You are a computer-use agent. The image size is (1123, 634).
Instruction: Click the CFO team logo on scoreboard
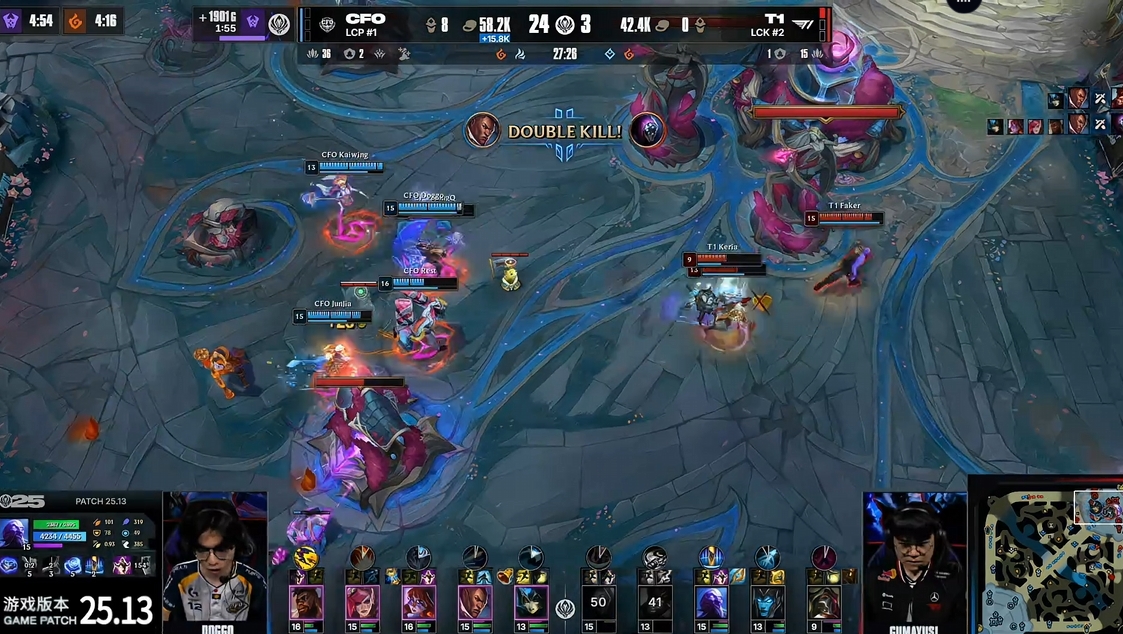pyautogui.click(x=327, y=25)
